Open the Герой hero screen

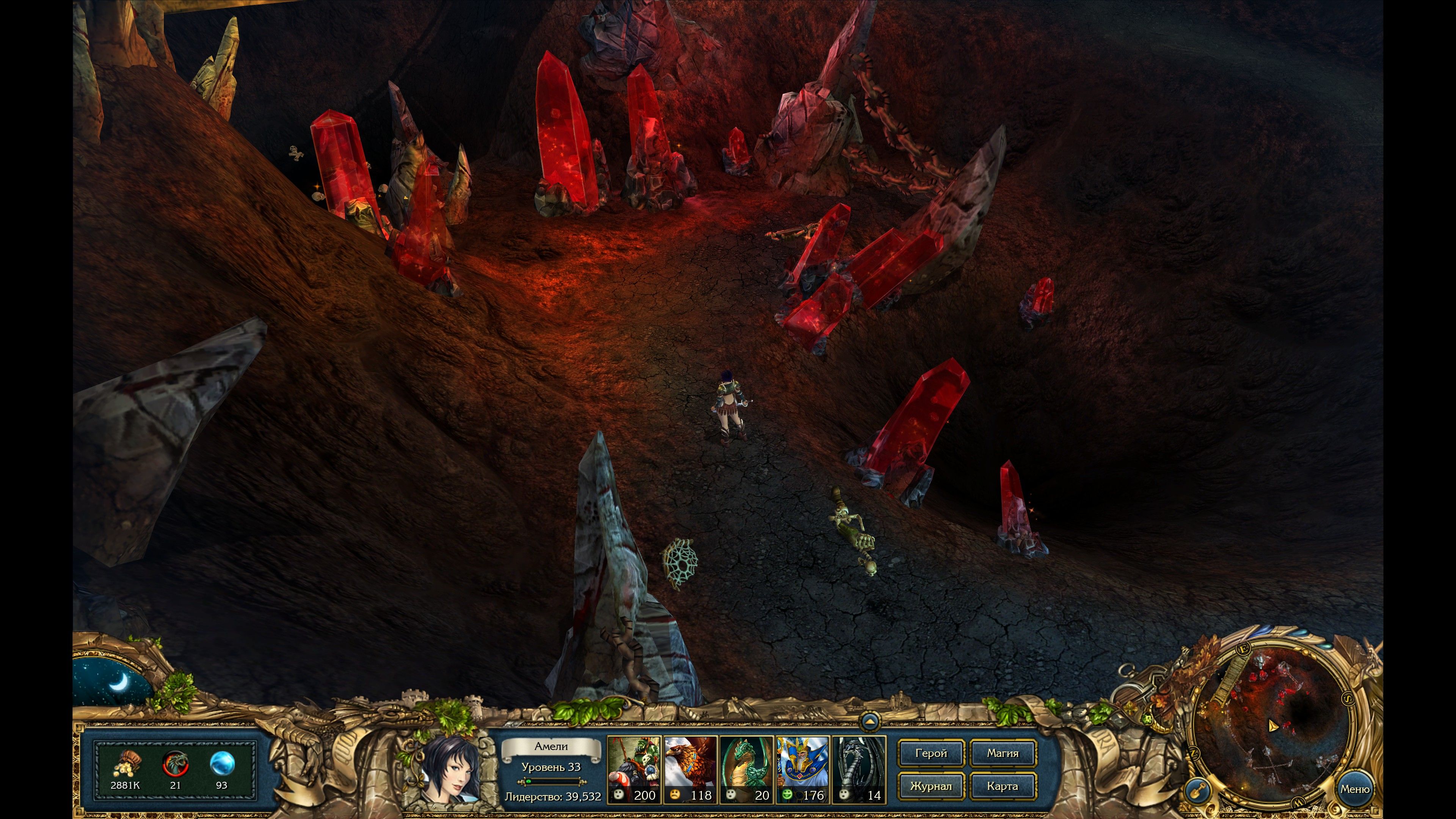pos(930,753)
